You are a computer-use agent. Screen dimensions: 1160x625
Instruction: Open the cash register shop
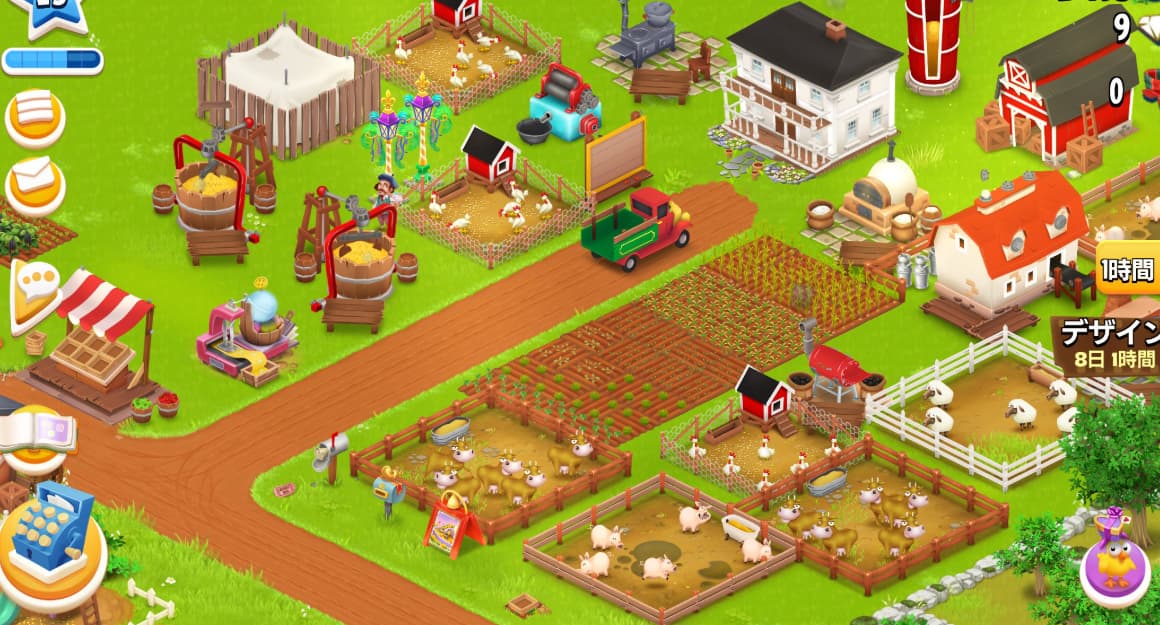(53, 539)
